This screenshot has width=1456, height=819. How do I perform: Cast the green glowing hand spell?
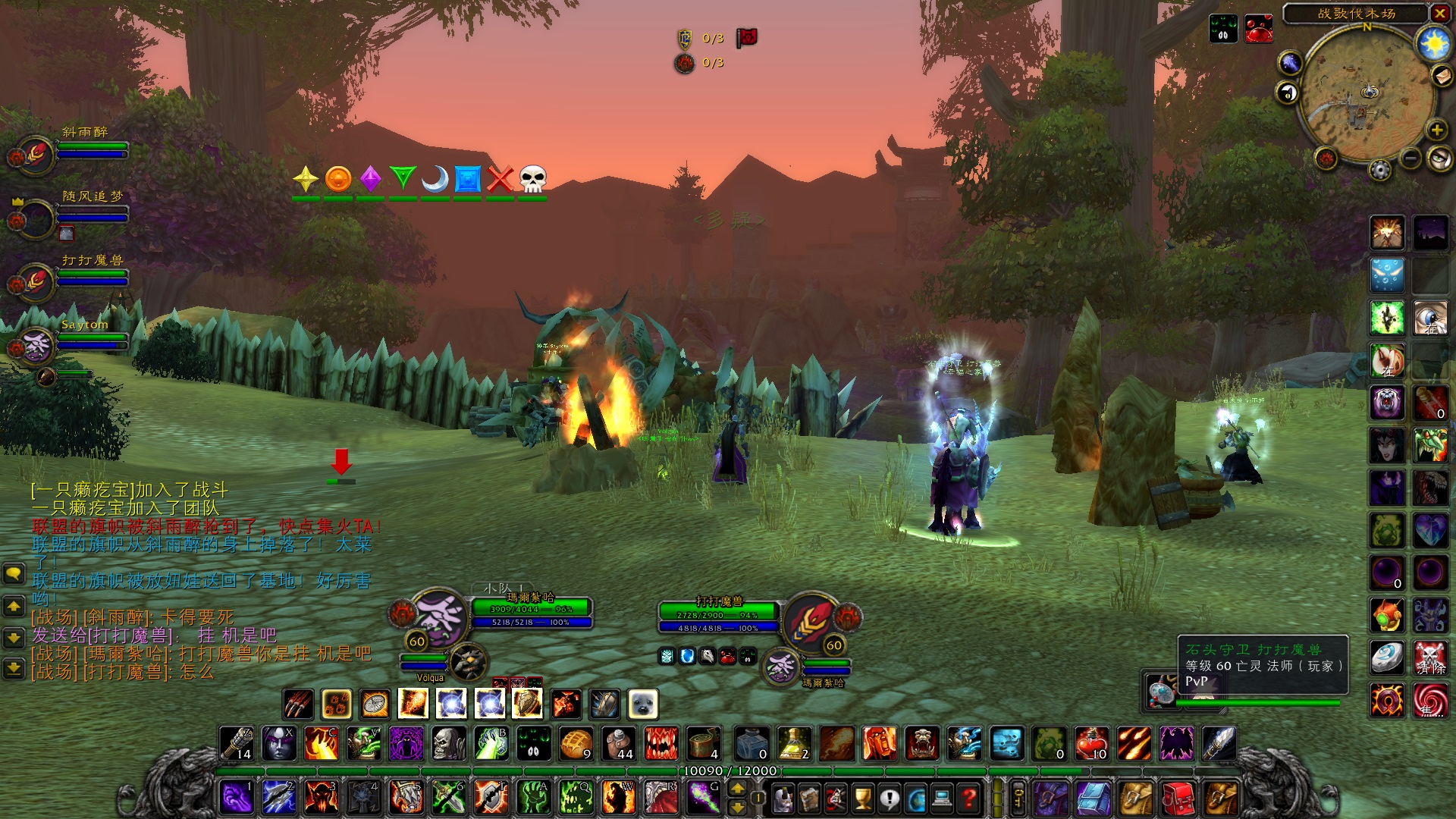(535, 799)
